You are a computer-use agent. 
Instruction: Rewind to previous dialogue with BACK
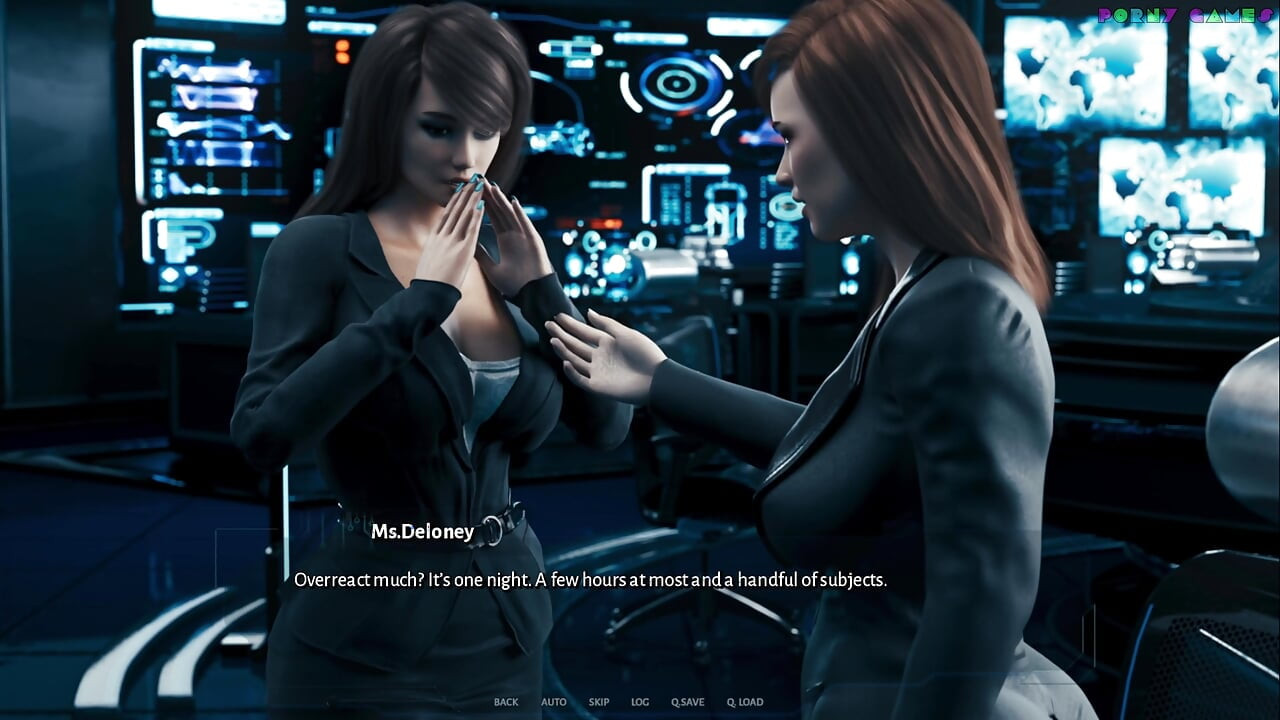coord(506,702)
